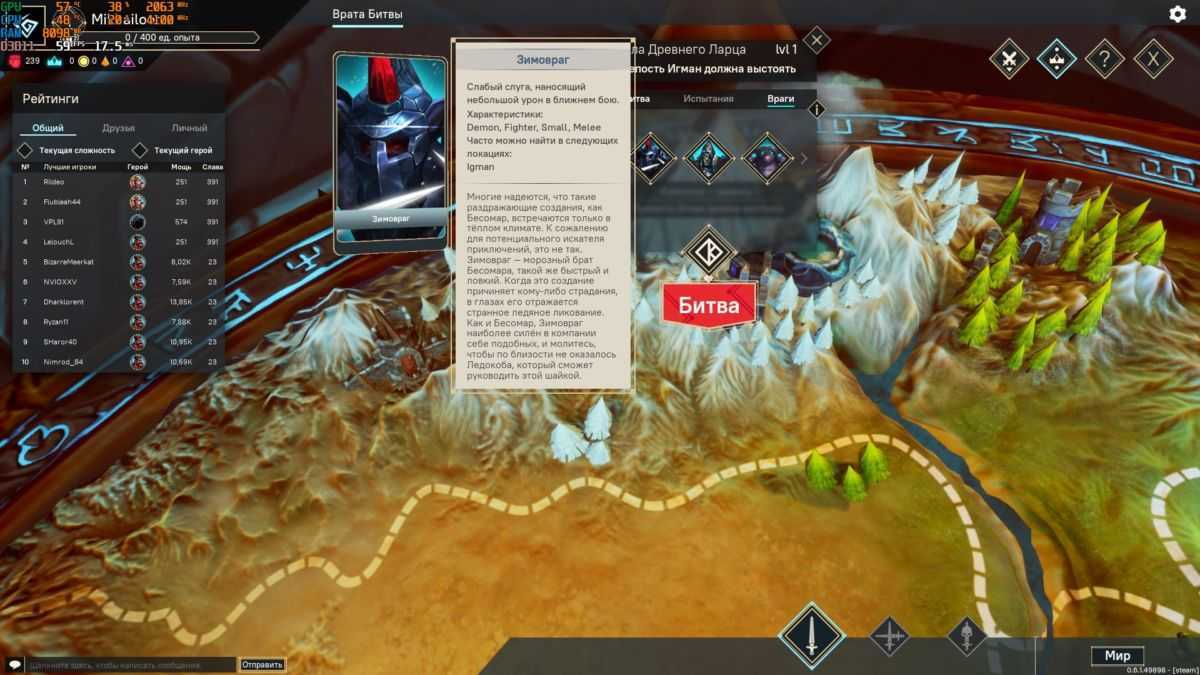Close the location info panel
The width and height of the screenshot is (1200, 675).
[x=817, y=41]
